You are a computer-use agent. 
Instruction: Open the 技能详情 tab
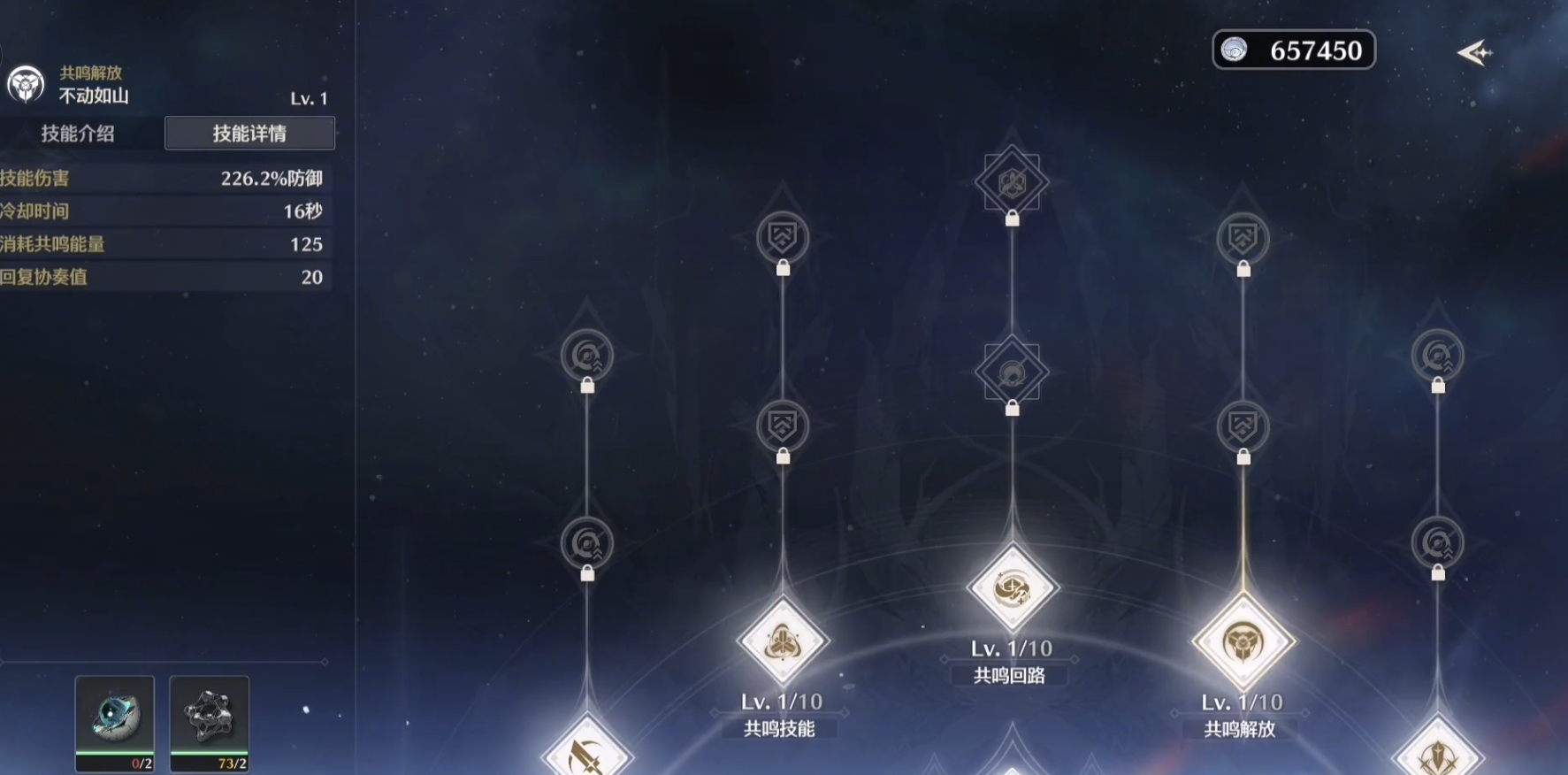coord(249,134)
